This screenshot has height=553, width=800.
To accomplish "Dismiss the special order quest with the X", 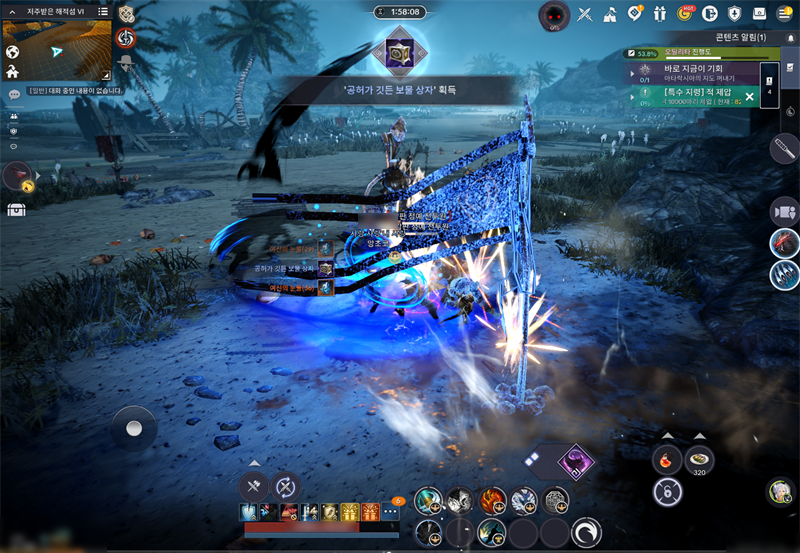I will pyautogui.click(x=749, y=96).
